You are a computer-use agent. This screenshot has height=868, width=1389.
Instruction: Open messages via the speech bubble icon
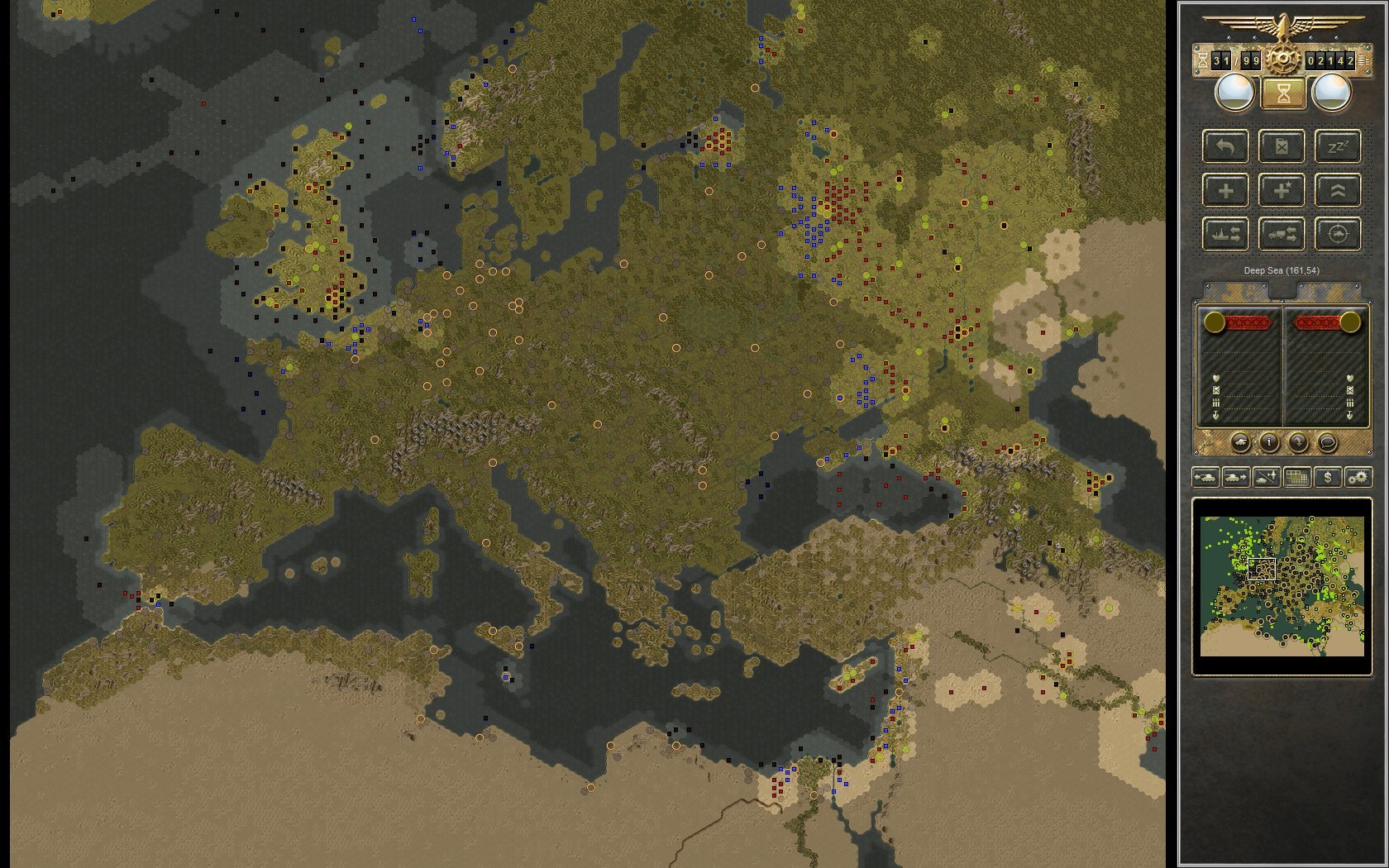(x=1328, y=443)
